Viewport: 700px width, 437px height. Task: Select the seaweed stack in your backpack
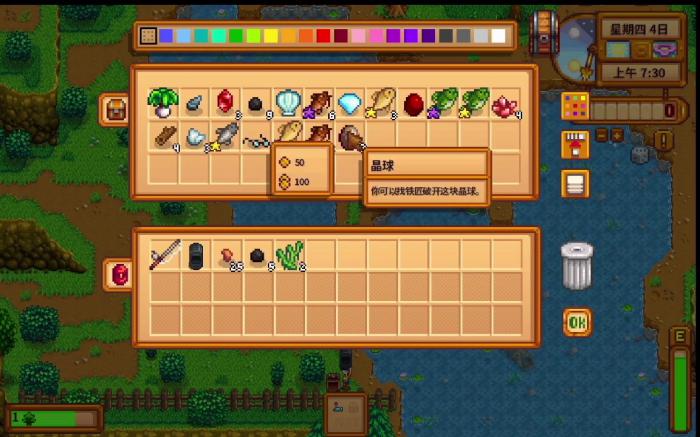[288, 255]
